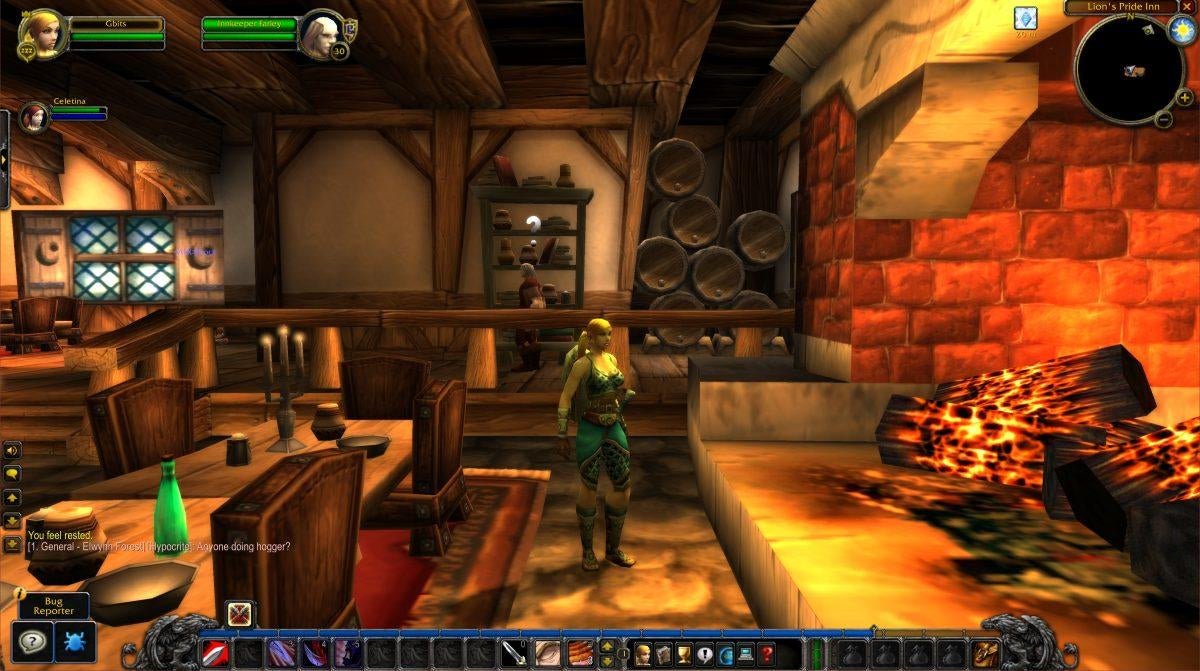Close the Lion's Pride Inn minimap header
This screenshot has height=671, width=1200.
coord(1187,6)
